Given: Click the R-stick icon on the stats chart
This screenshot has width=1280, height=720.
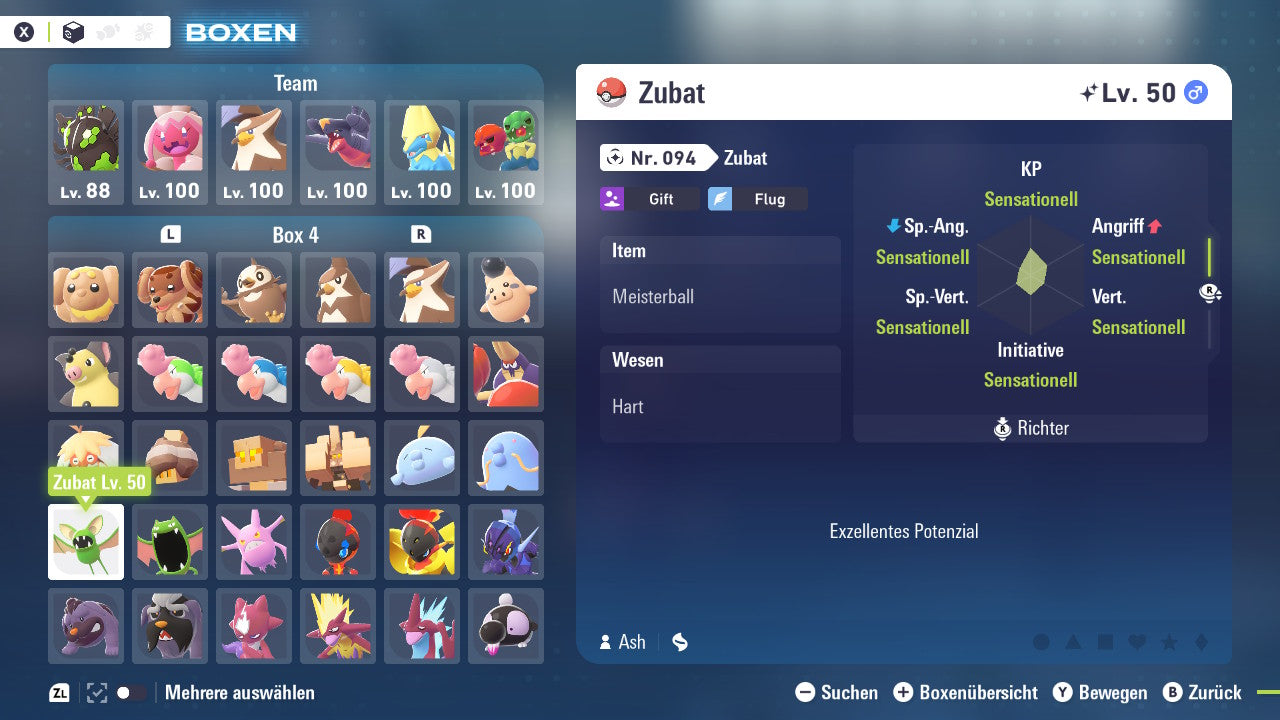Looking at the screenshot, I should 1208,295.
